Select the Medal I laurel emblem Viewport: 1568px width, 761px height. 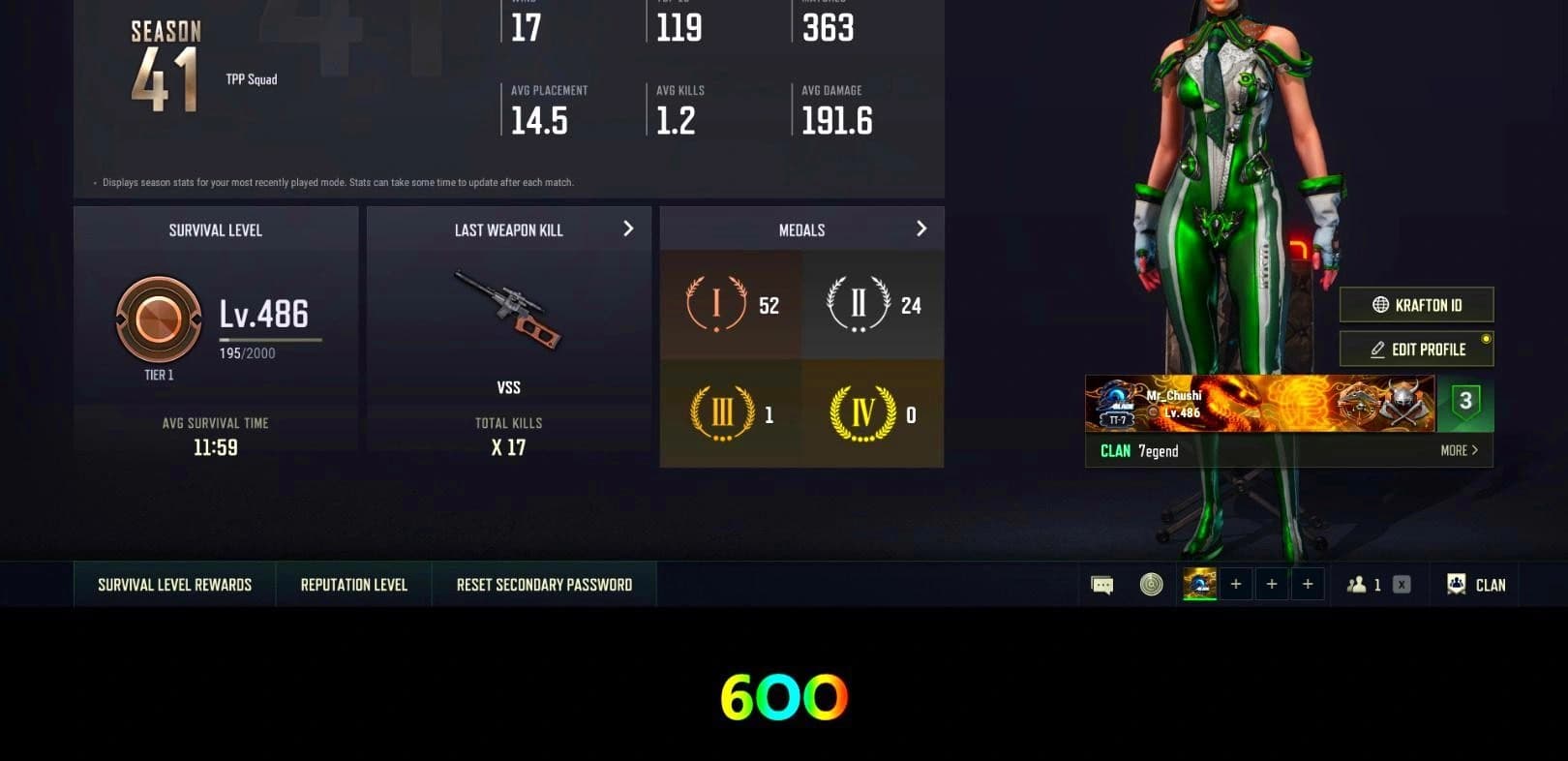(716, 303)
